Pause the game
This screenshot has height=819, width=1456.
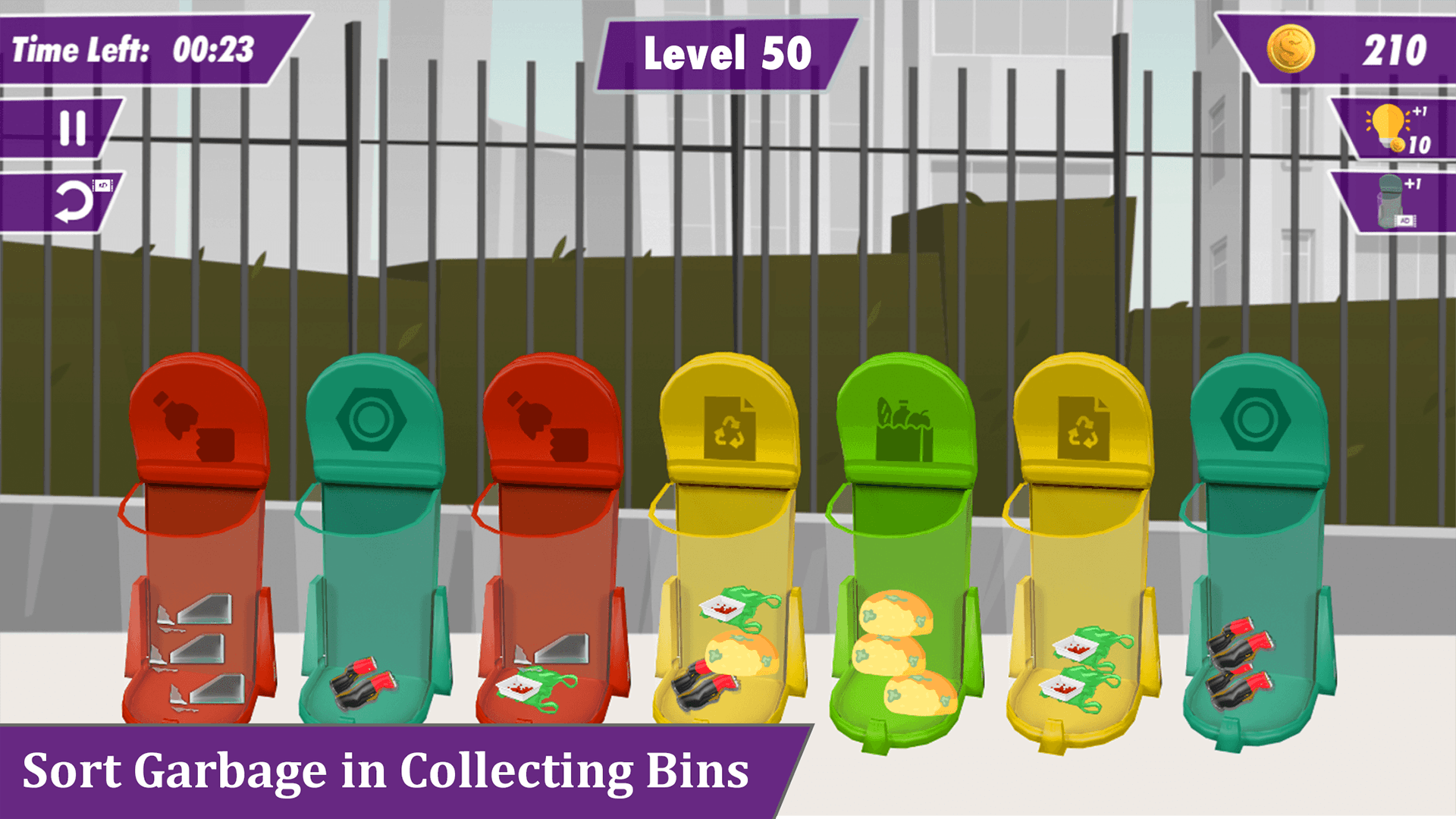click(72, 127)
